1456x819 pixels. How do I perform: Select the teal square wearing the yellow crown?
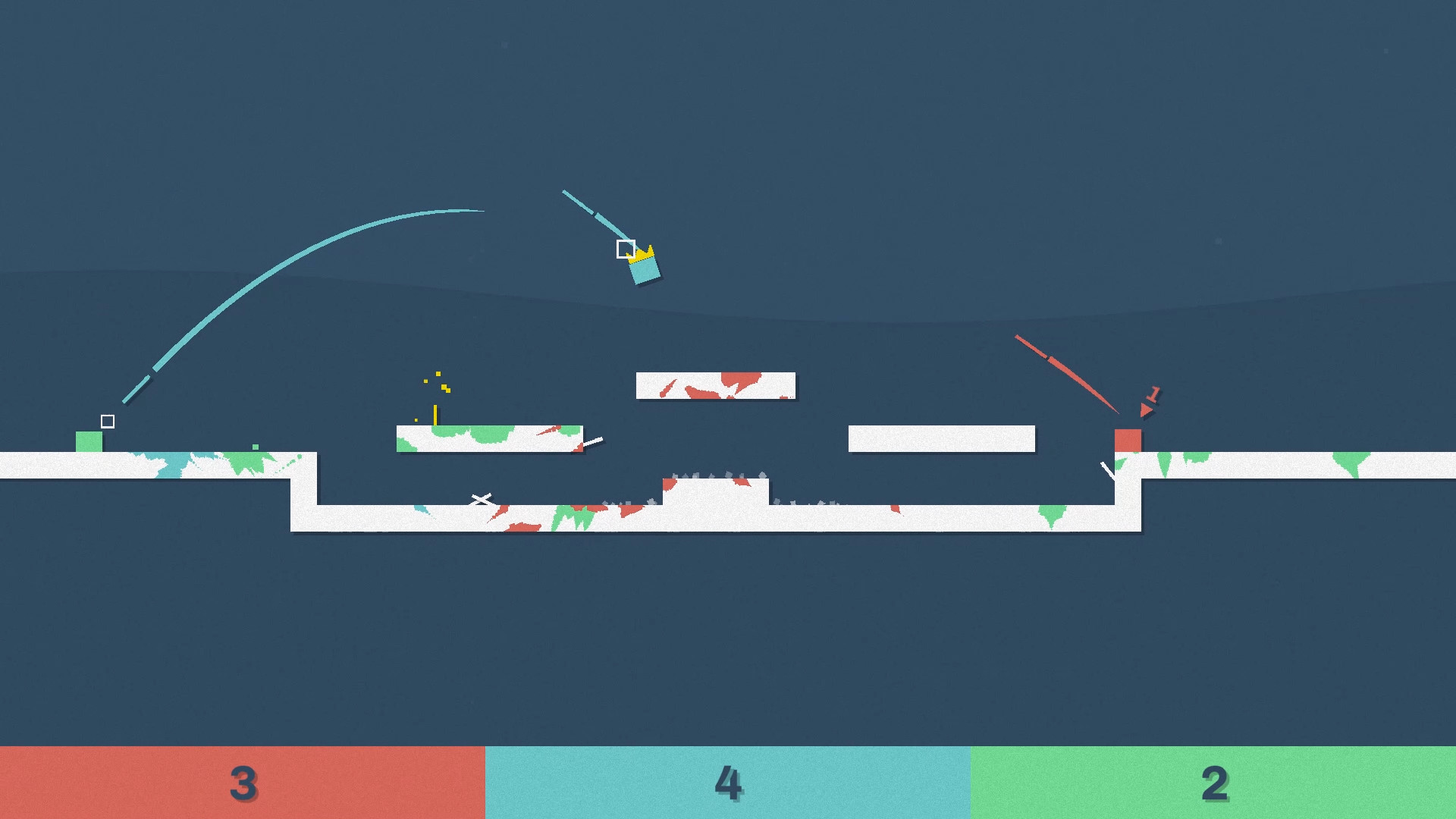(644, 270)
